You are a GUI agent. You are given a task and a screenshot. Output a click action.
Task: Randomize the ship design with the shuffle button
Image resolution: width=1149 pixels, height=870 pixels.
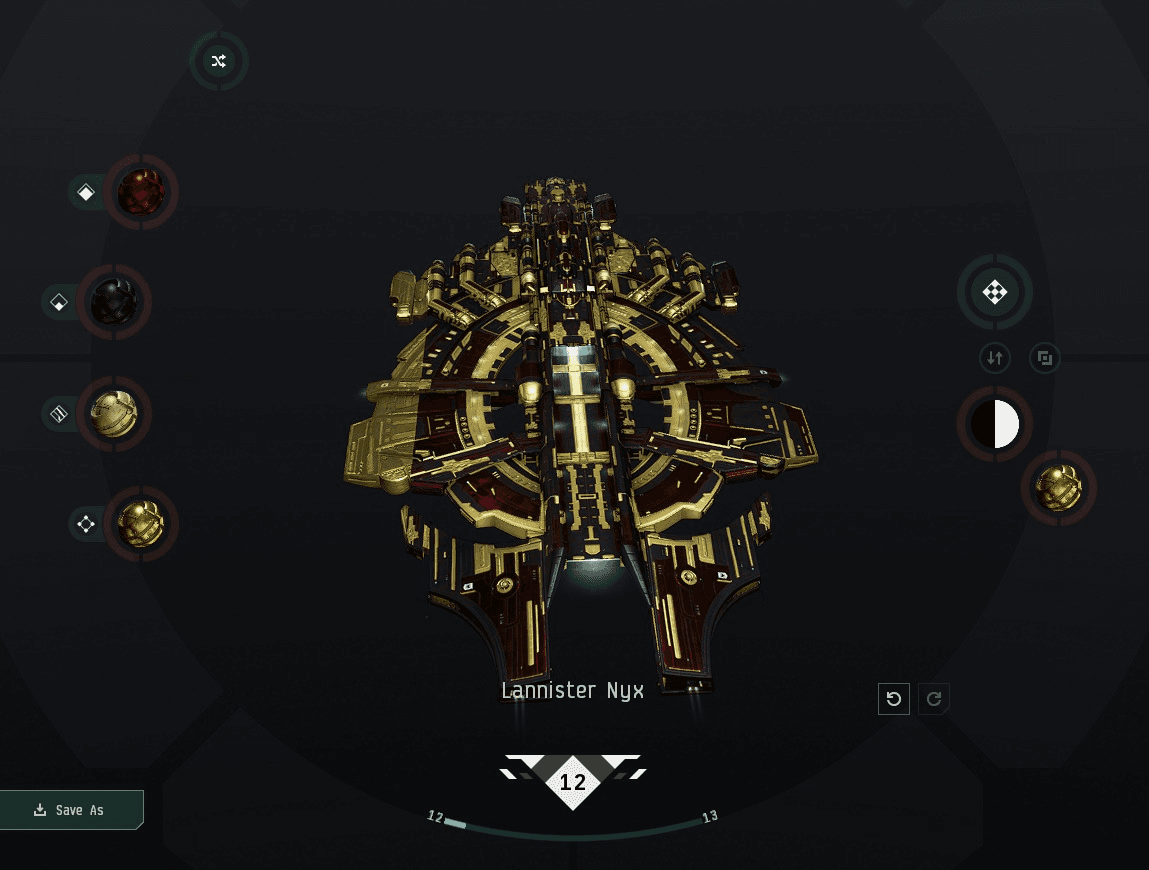219,62
